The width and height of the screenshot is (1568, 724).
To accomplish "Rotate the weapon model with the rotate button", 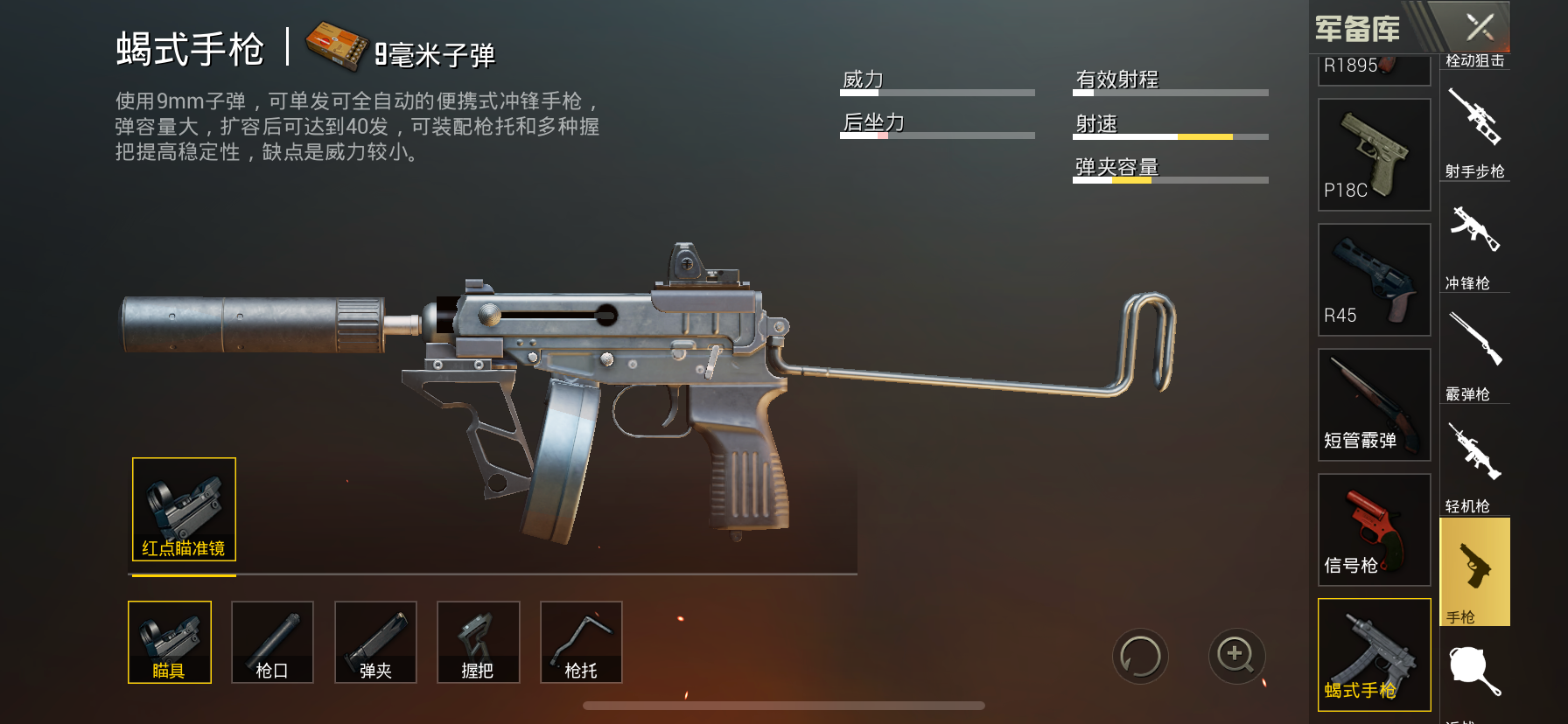I will (1140, 657).
